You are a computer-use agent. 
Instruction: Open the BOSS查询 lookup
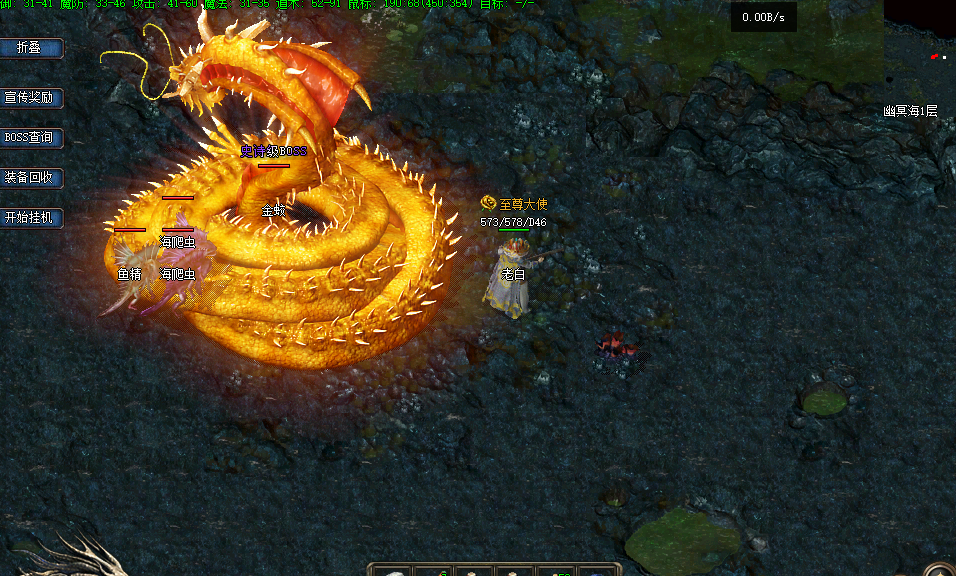tap(31, 138)
